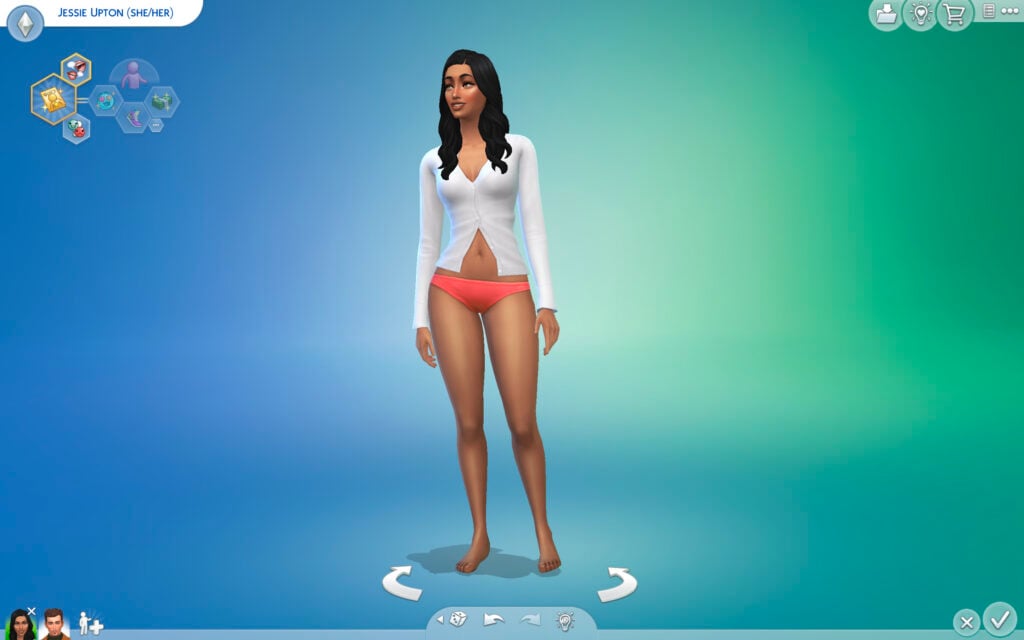This screenshot has height=640, width=1024.
Task: Add a new Sim to household
Action: click(x=90, y=623)
